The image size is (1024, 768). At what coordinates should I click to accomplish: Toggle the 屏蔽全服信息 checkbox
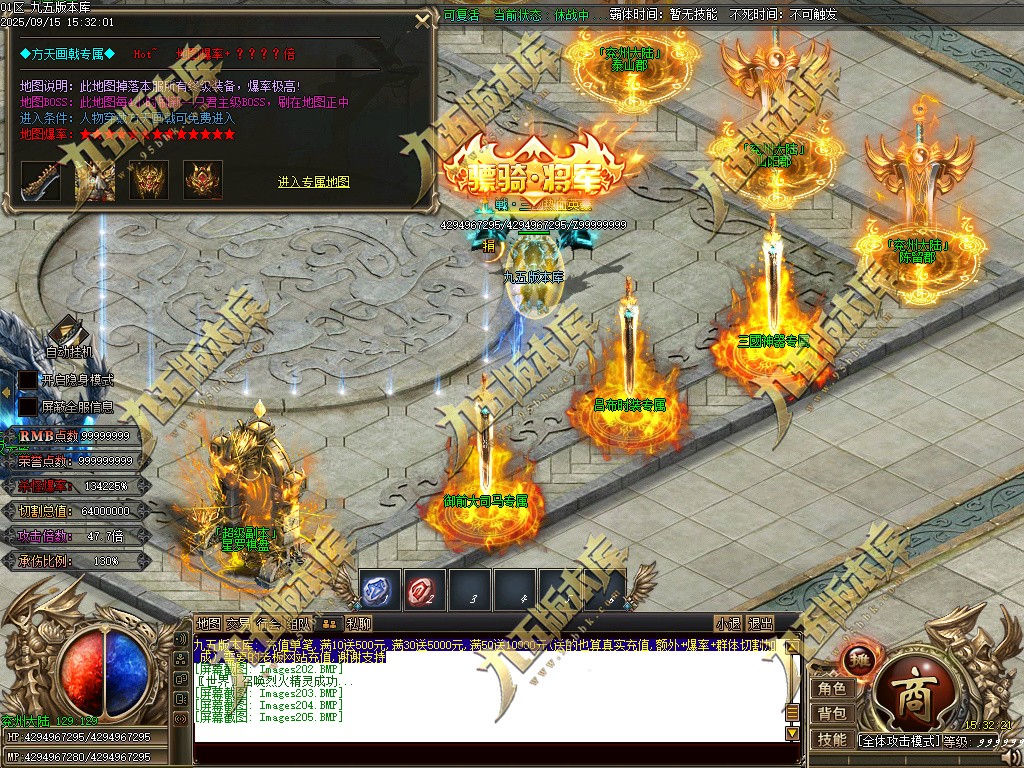point(28,407)
